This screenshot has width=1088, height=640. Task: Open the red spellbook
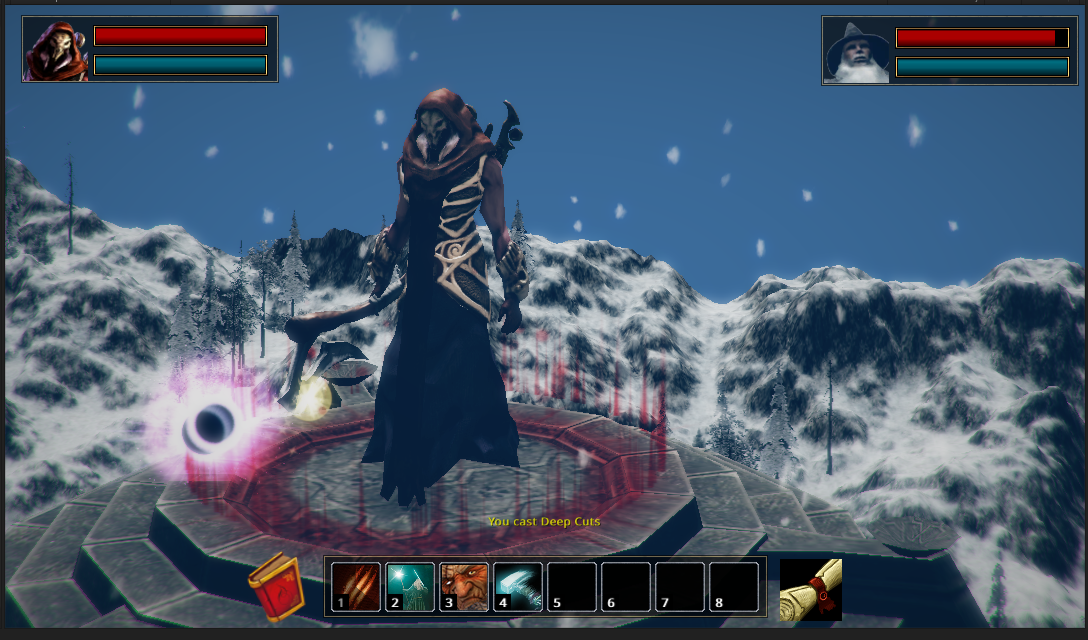276,587
